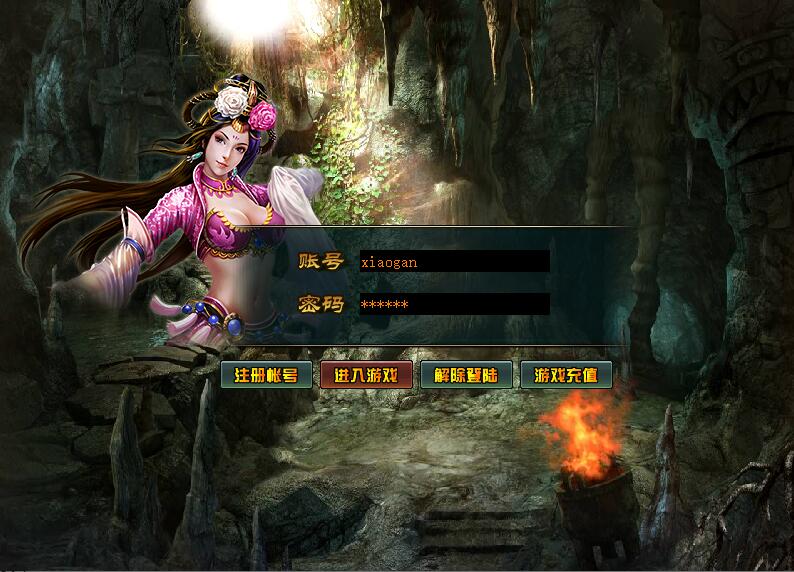The width and height of the screenshot is (794, 572).
Task: Open the 注册帐号 register account button
Action: click(266, 376)
